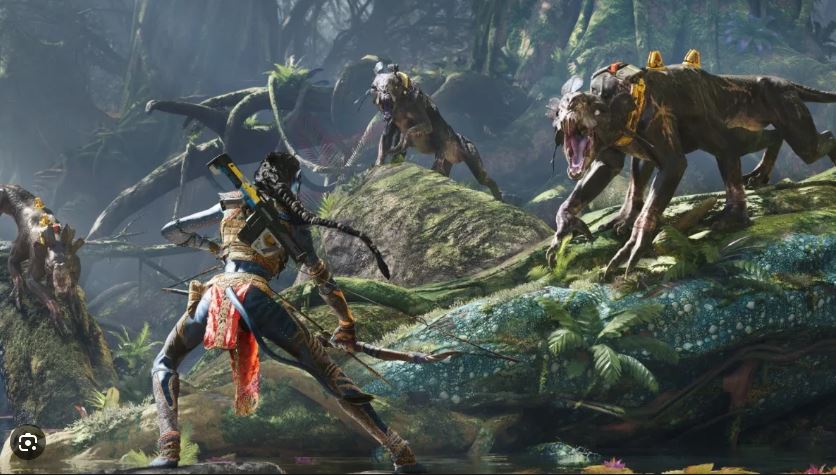This screenshot has height=475, width=836.
Task: Open the image search lens icon
Action: pos(28,442)
